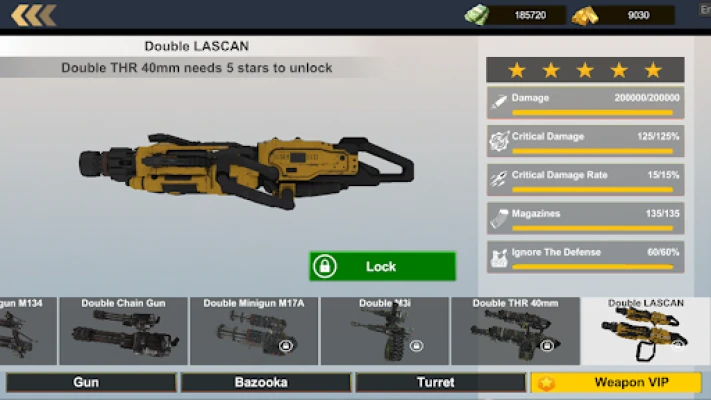The height and width of the screenshot is (400, 711).
Task: Switch to the Weapon VIP tab
Action: (616, 382)
